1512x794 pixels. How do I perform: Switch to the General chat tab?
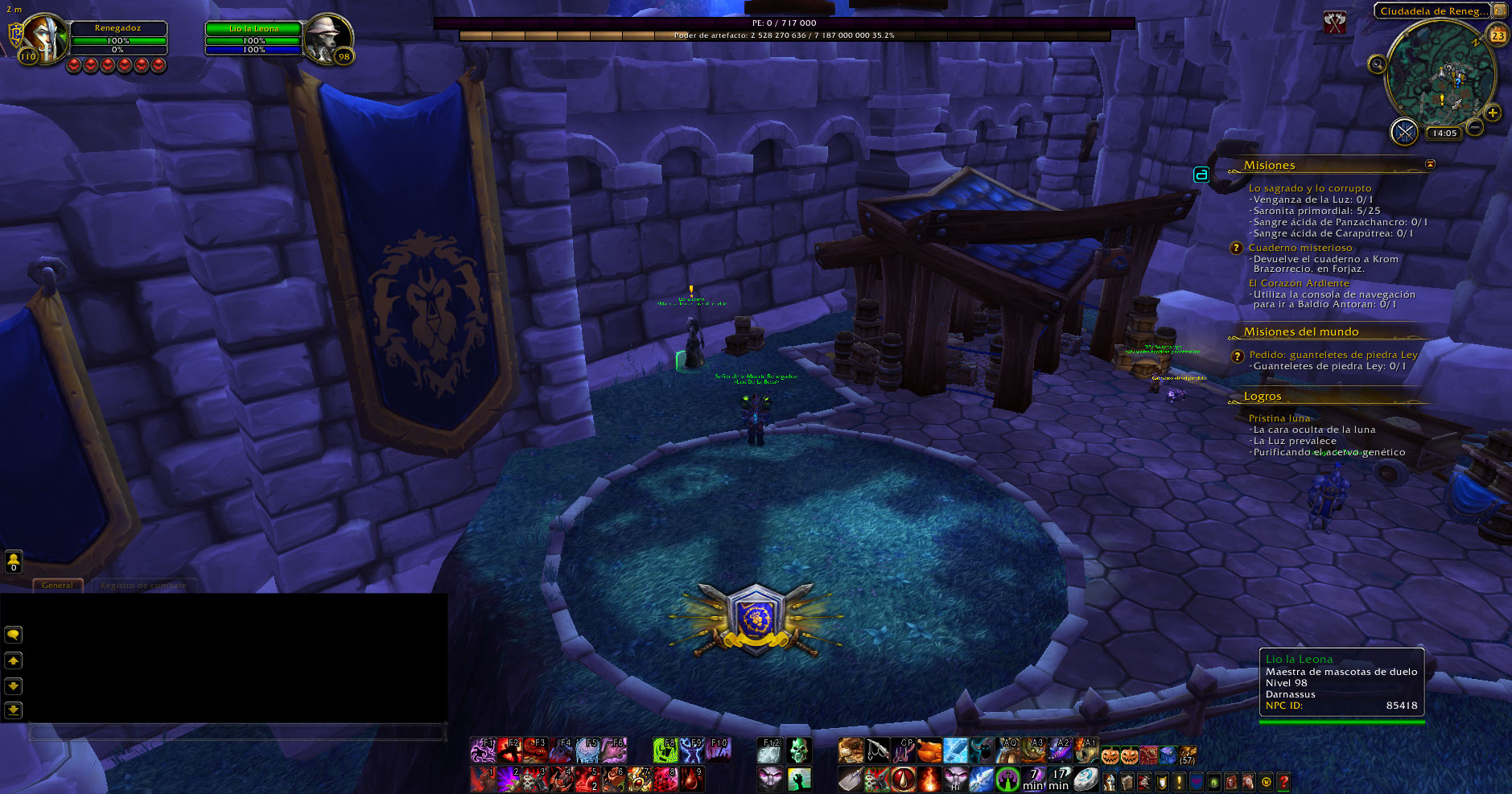[57, 585]
